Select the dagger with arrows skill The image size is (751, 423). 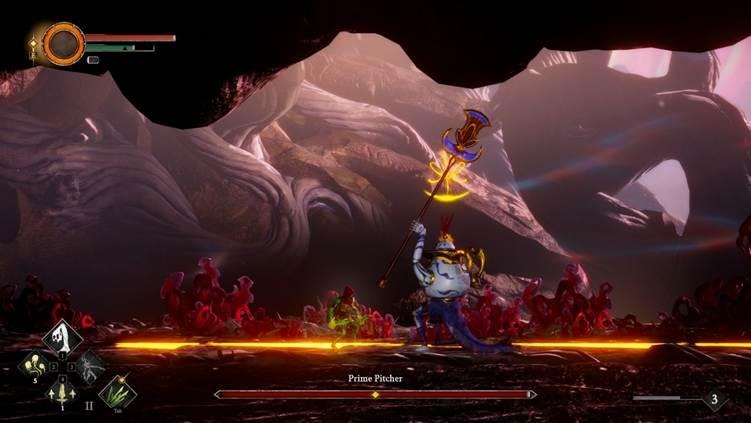[x=62, y=391]
